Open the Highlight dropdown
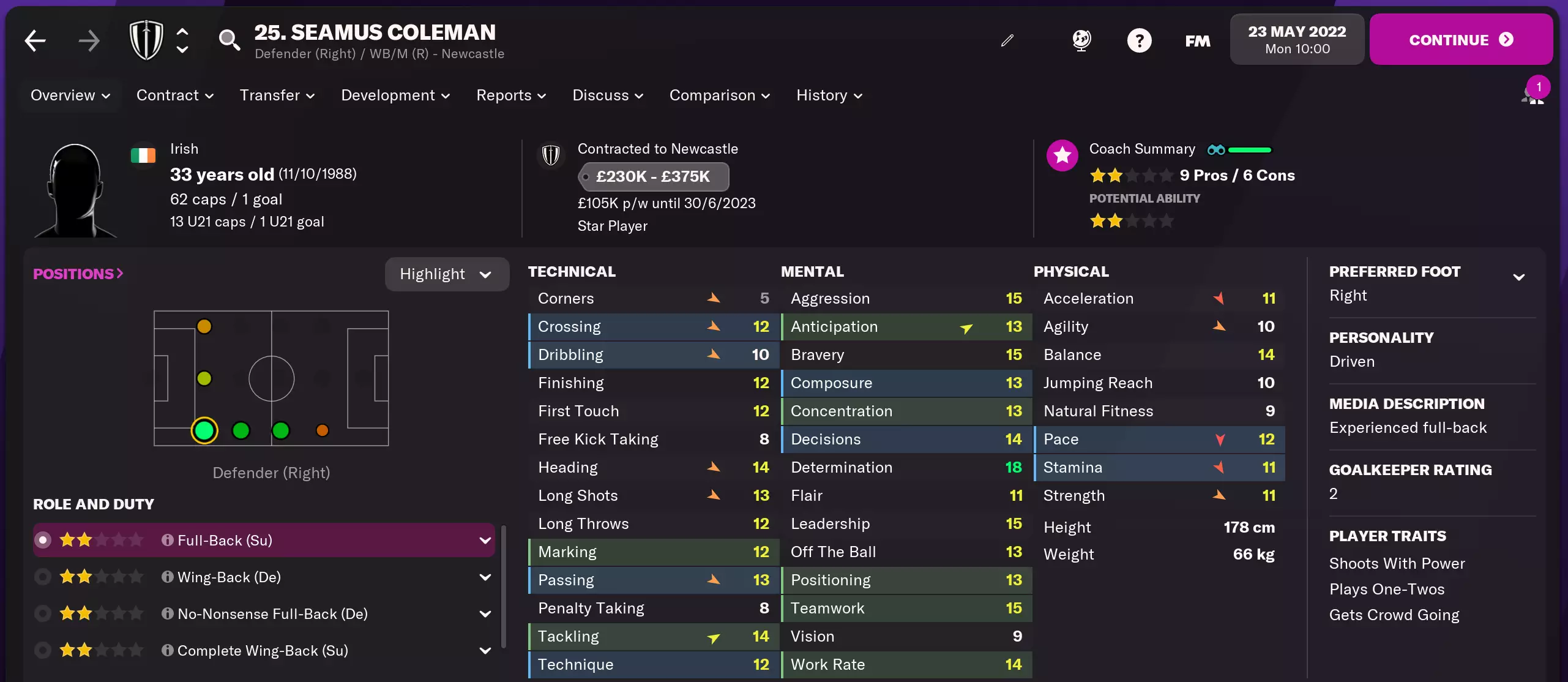This screenshot has width=1568, height=682. [x=446, y=274]
